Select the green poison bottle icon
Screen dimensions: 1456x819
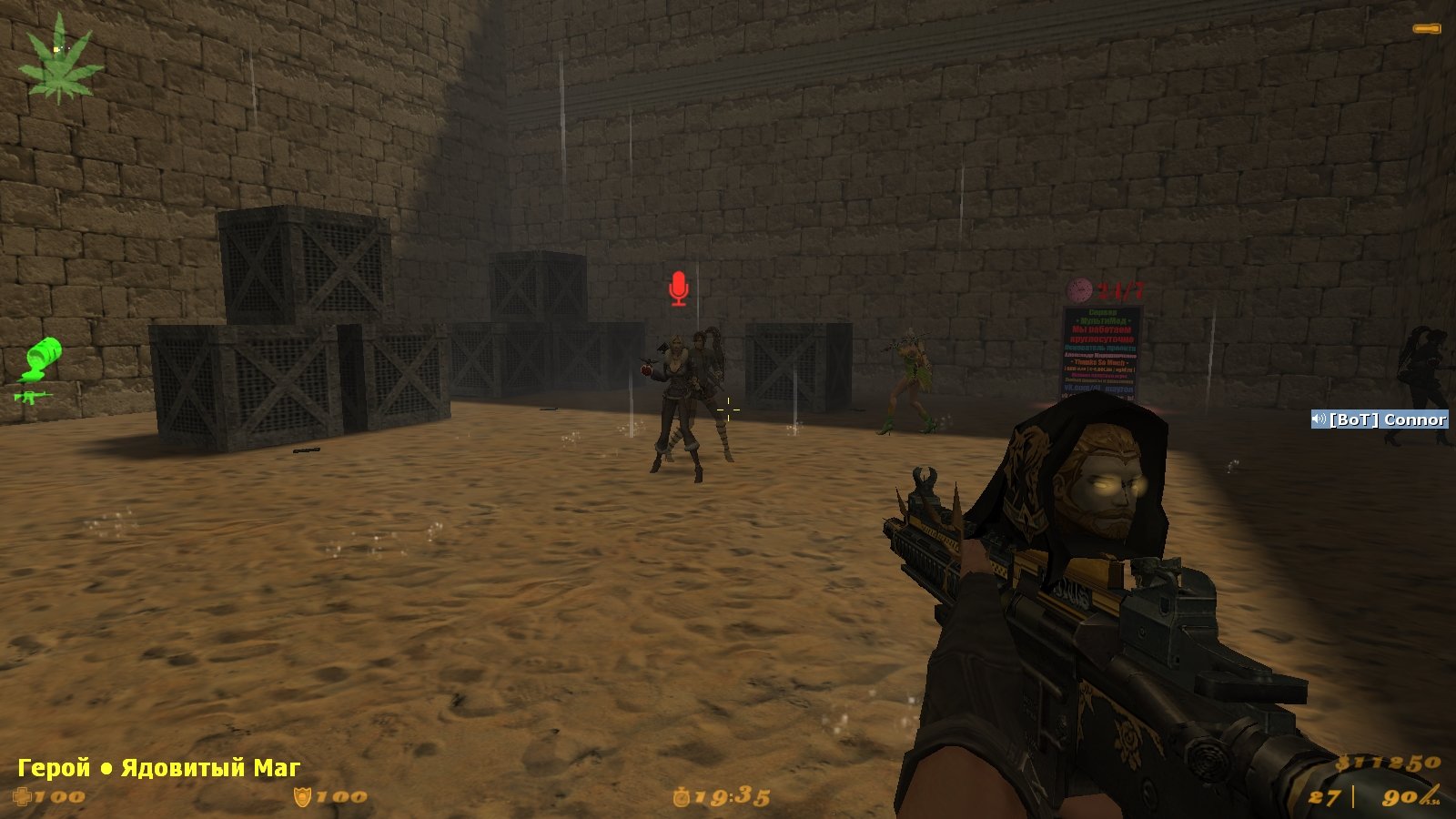(x=42, y=358)
